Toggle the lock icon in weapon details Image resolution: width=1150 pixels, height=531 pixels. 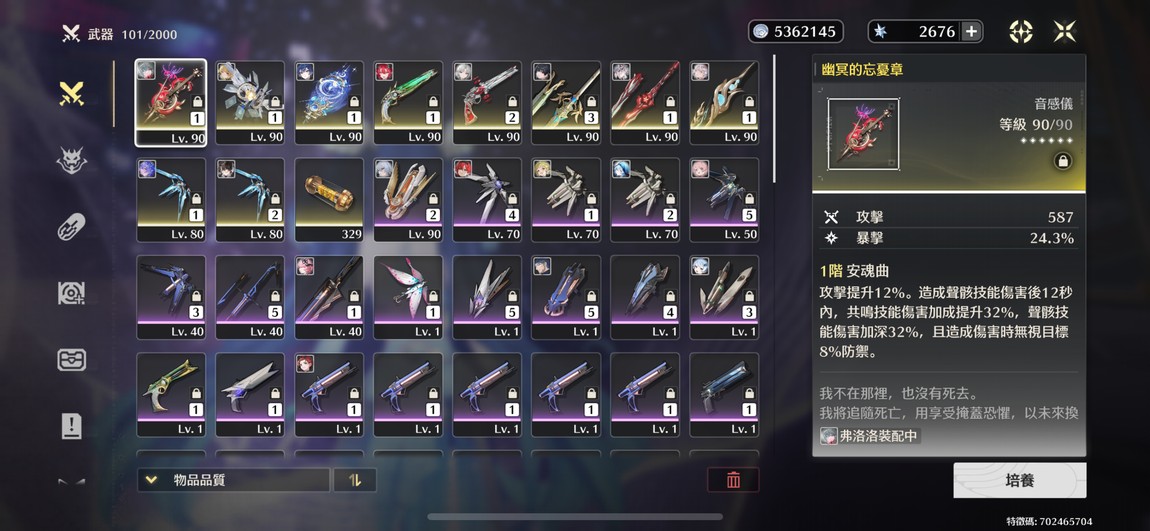click(1062, 161)
